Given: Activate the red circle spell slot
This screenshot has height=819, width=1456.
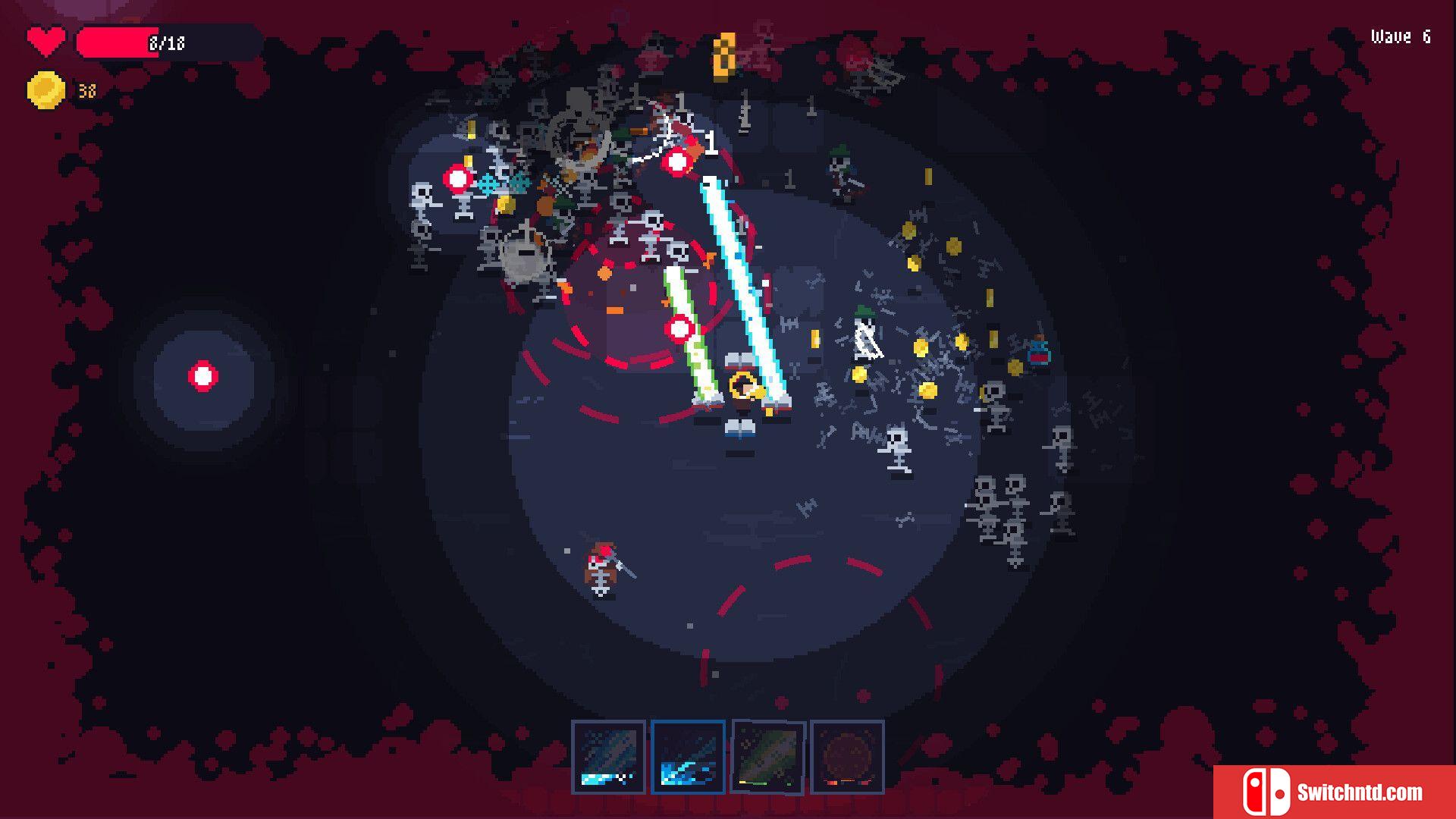Looking at the screenshot, I should (x=847, y=757).
